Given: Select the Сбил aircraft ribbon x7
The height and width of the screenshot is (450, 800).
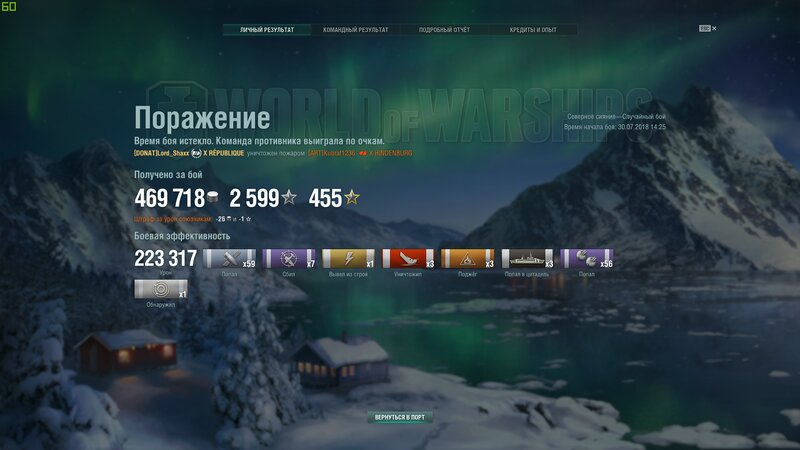Looking at the screenshot, I should (x=289, y=260).
